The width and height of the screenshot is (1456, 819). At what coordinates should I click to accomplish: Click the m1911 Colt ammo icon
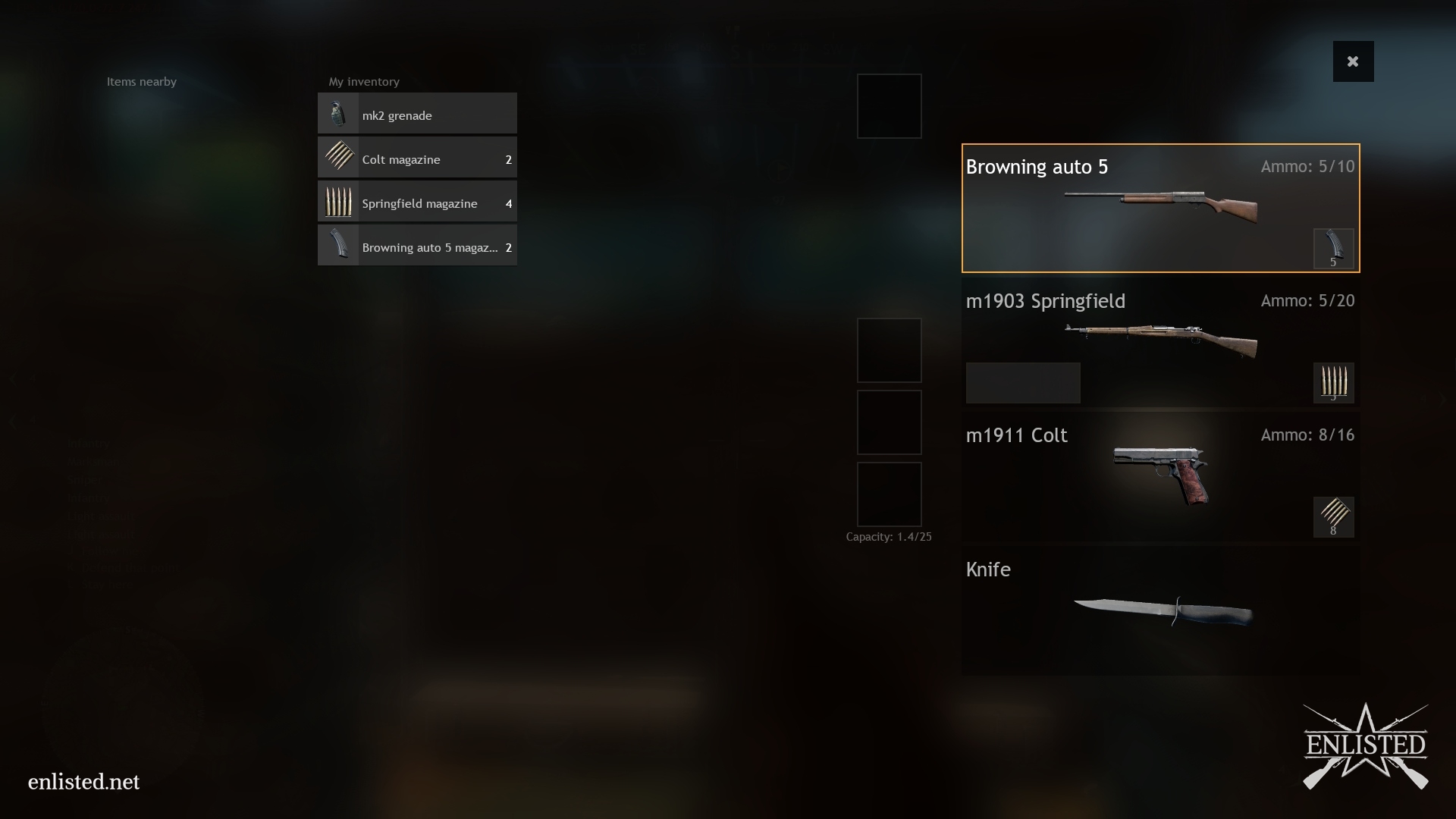[1333, 517]
